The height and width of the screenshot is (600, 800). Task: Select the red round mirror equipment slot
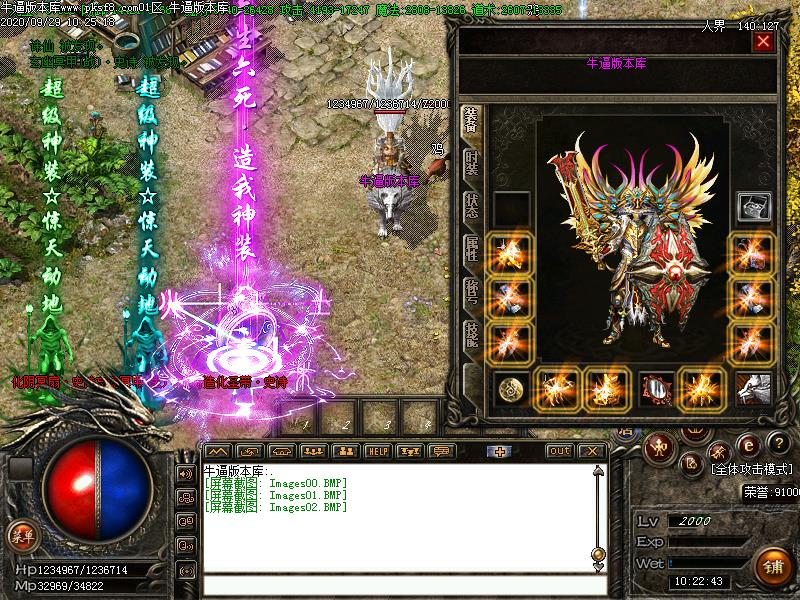[655, 388]
